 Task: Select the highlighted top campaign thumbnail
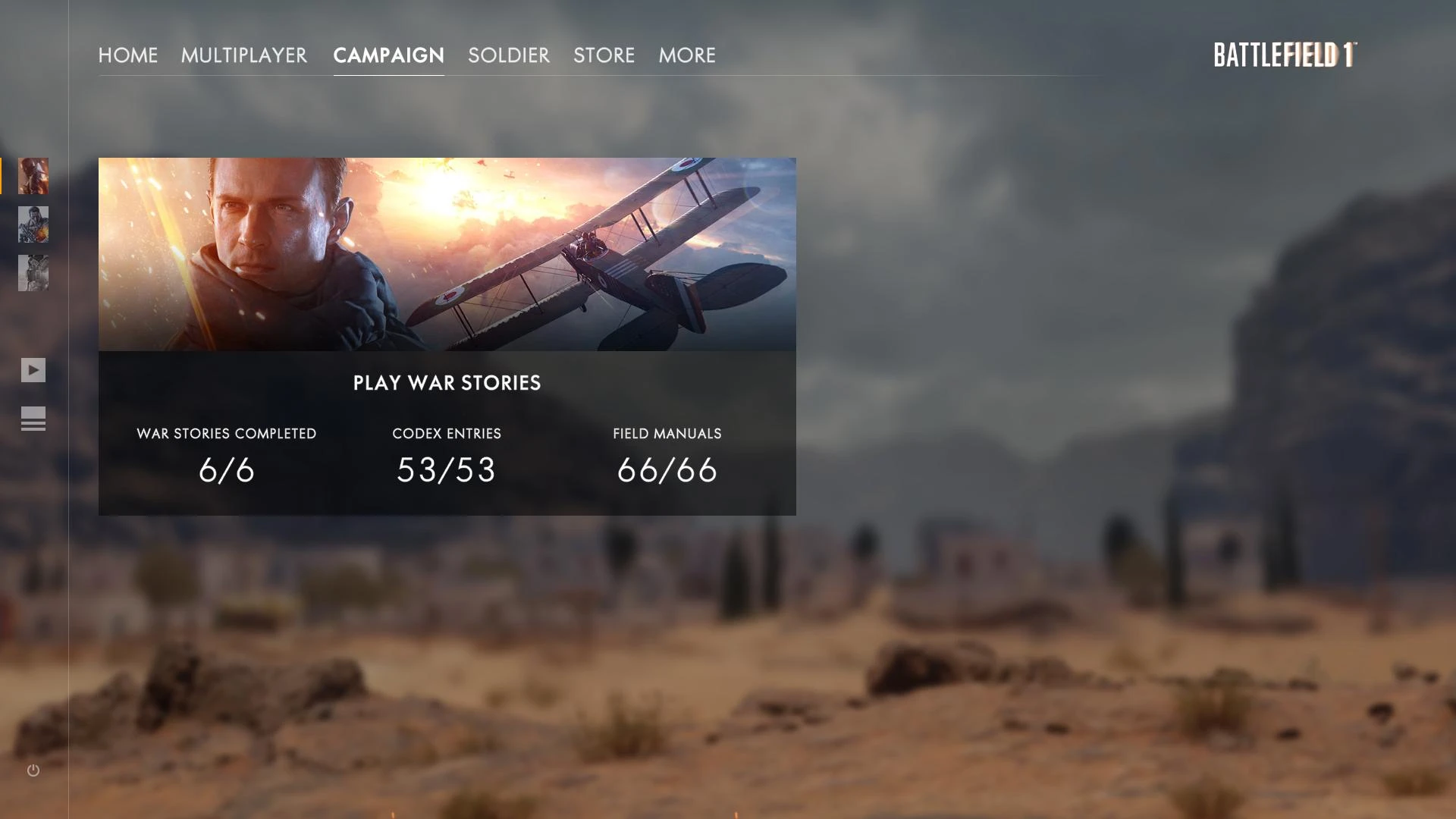tap(33, 176)
